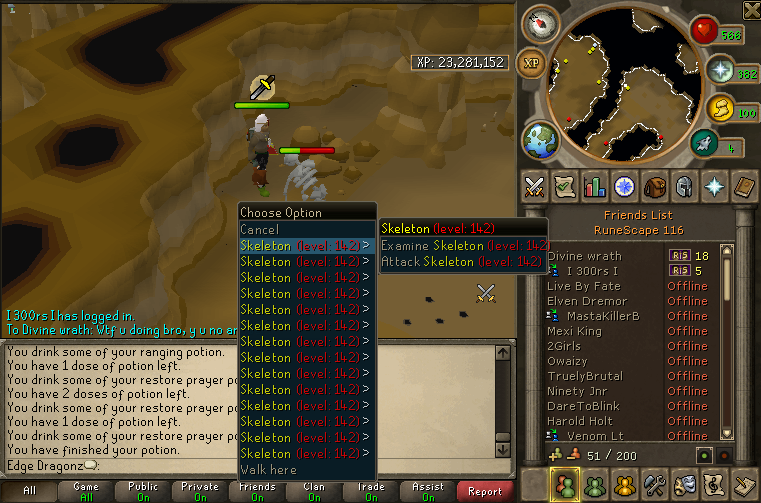Open the Report abuse button

pos(485,491)
